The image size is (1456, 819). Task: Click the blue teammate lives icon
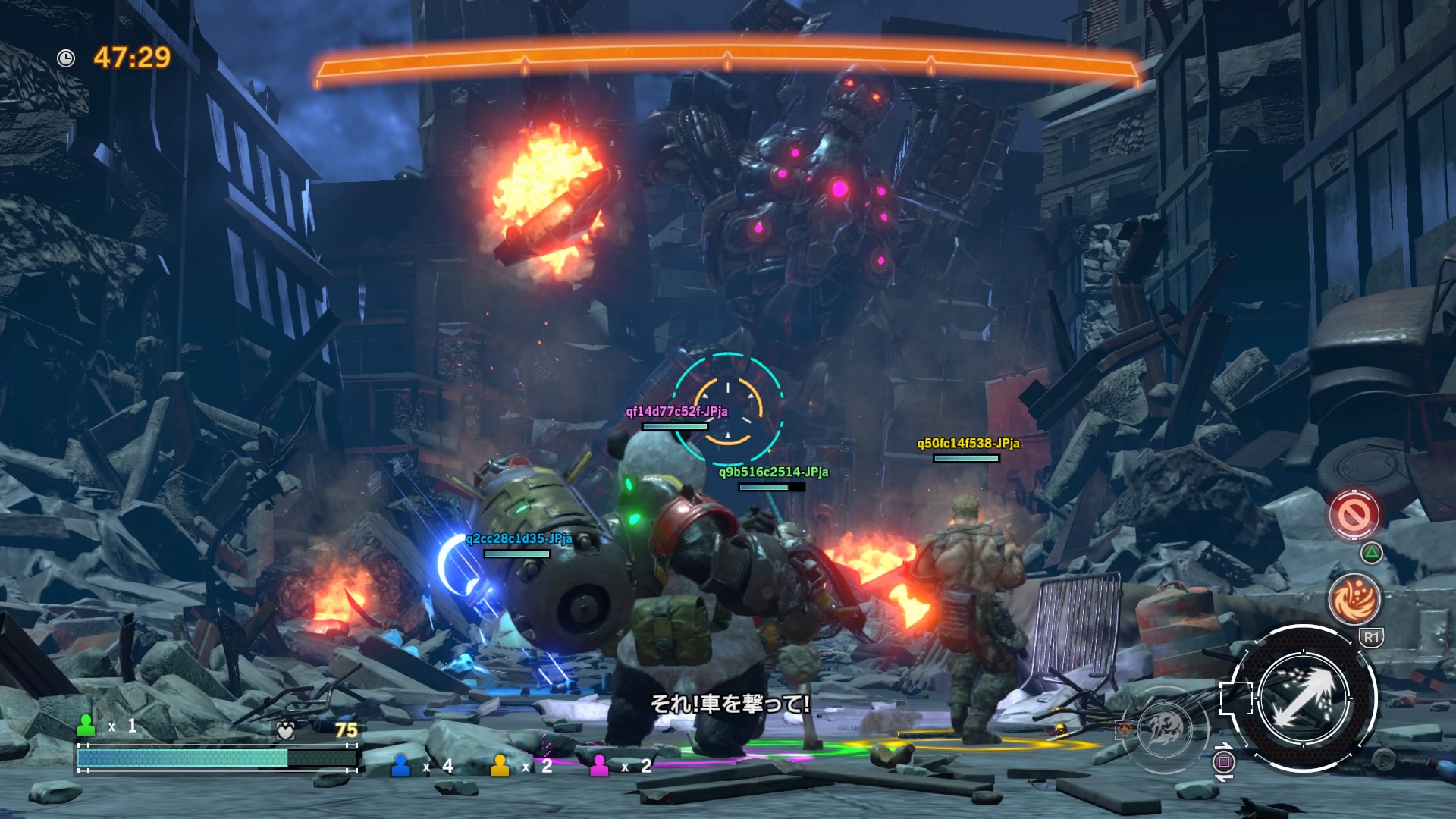400,766
